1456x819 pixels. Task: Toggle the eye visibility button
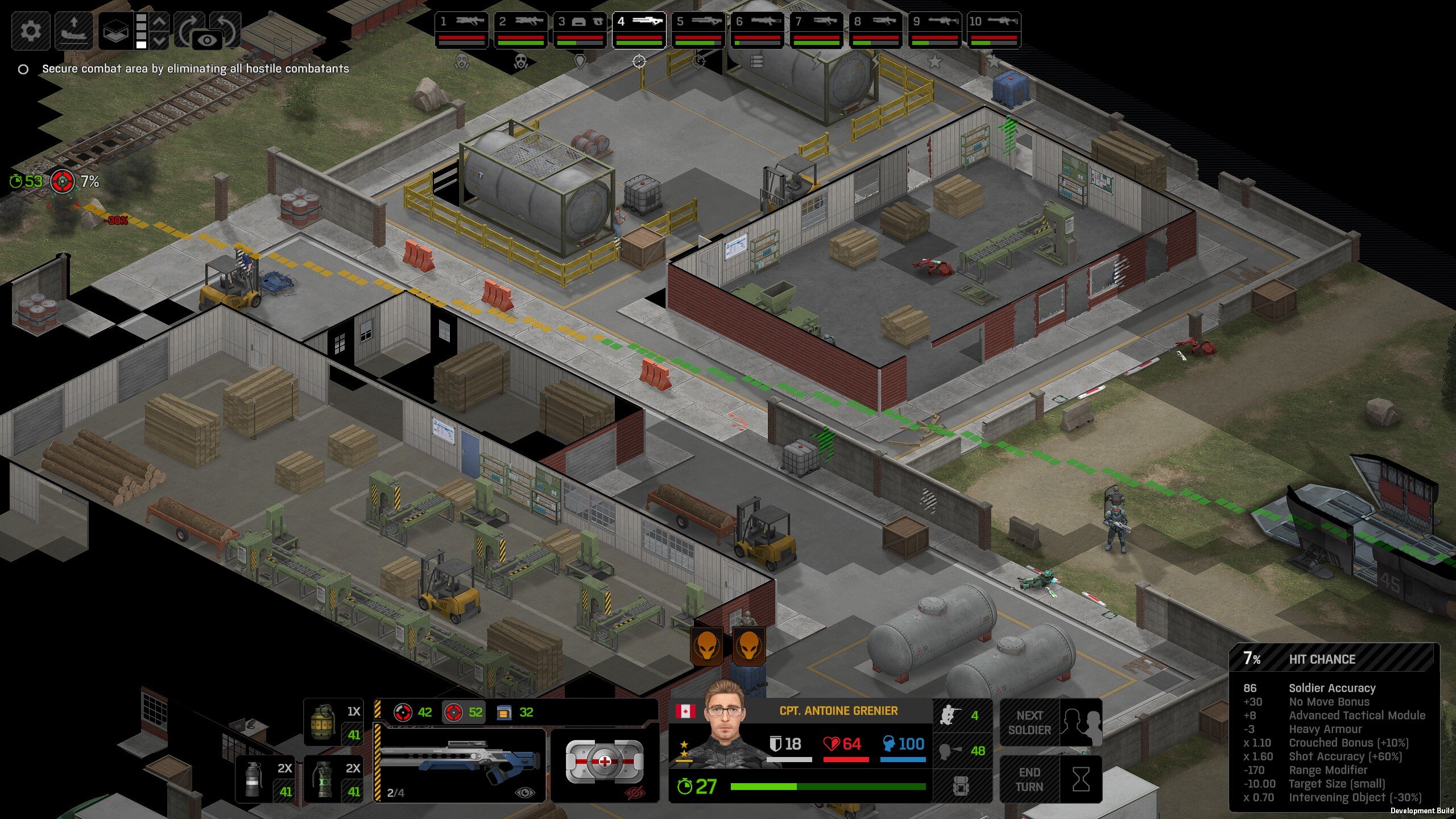click(207, 40)
